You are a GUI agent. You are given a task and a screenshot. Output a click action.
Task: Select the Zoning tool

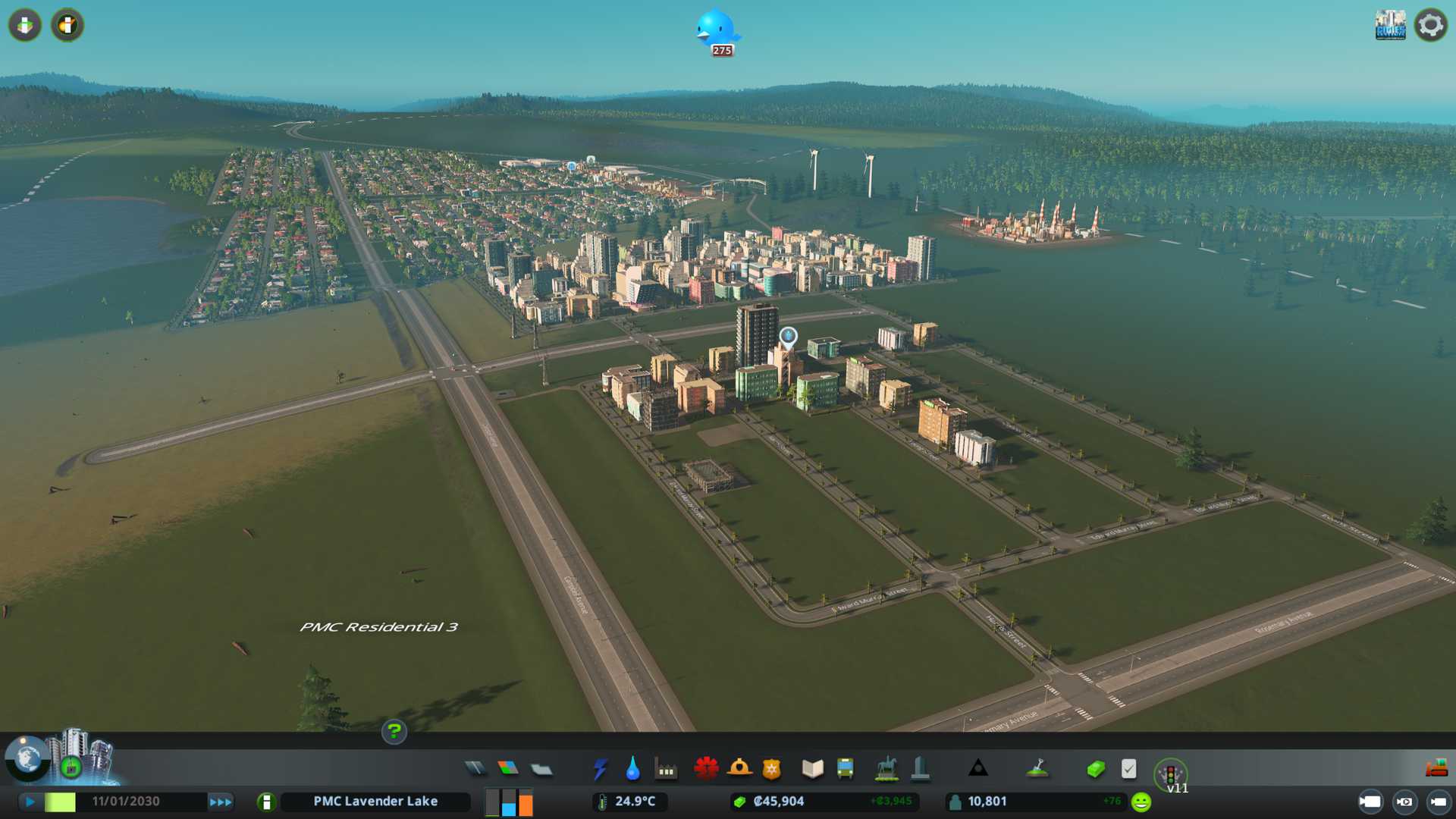point(508,769)
